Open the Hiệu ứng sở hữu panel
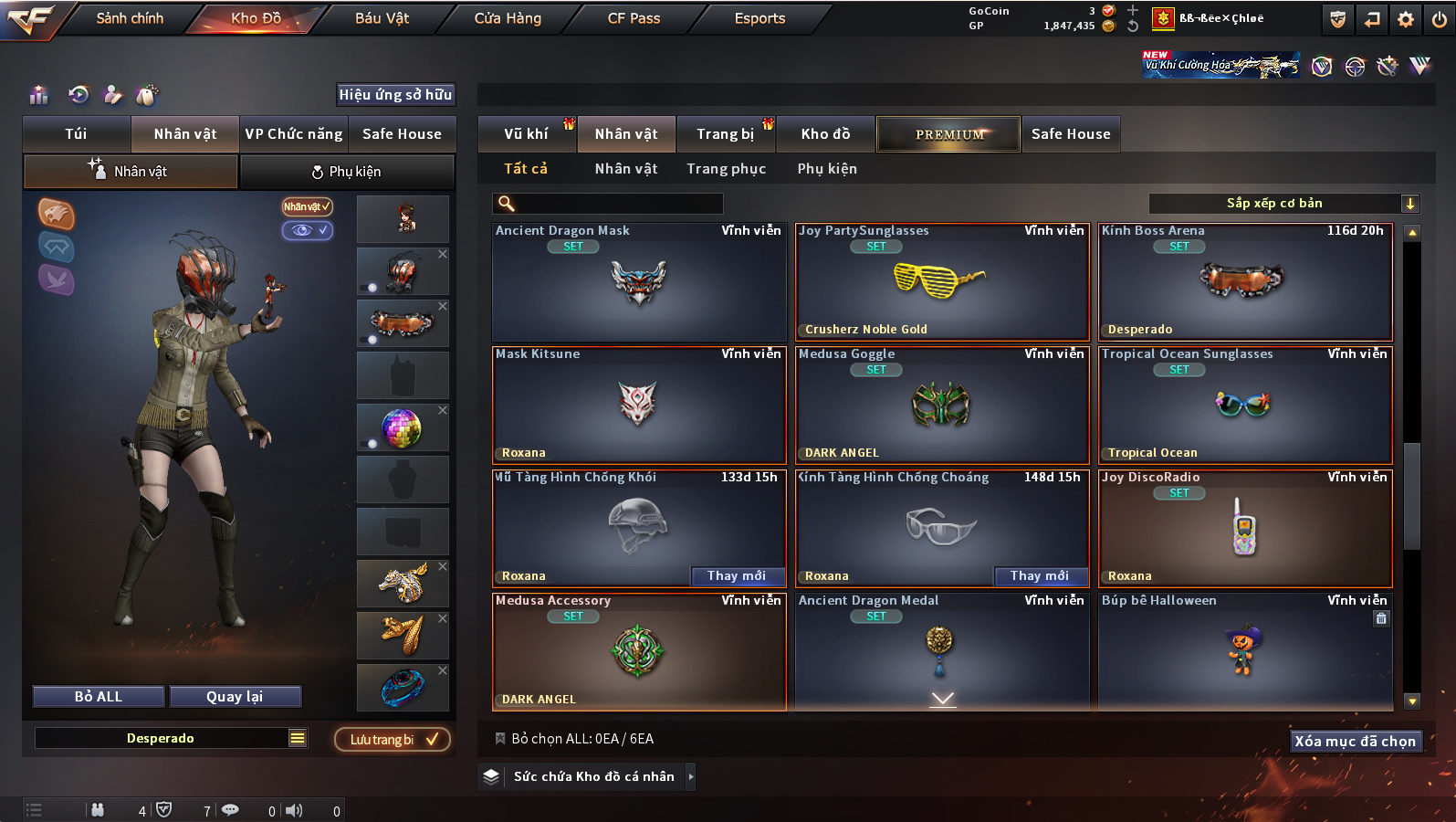The width and height of the screenshot is (1456, 822). (x=395, y=95)
